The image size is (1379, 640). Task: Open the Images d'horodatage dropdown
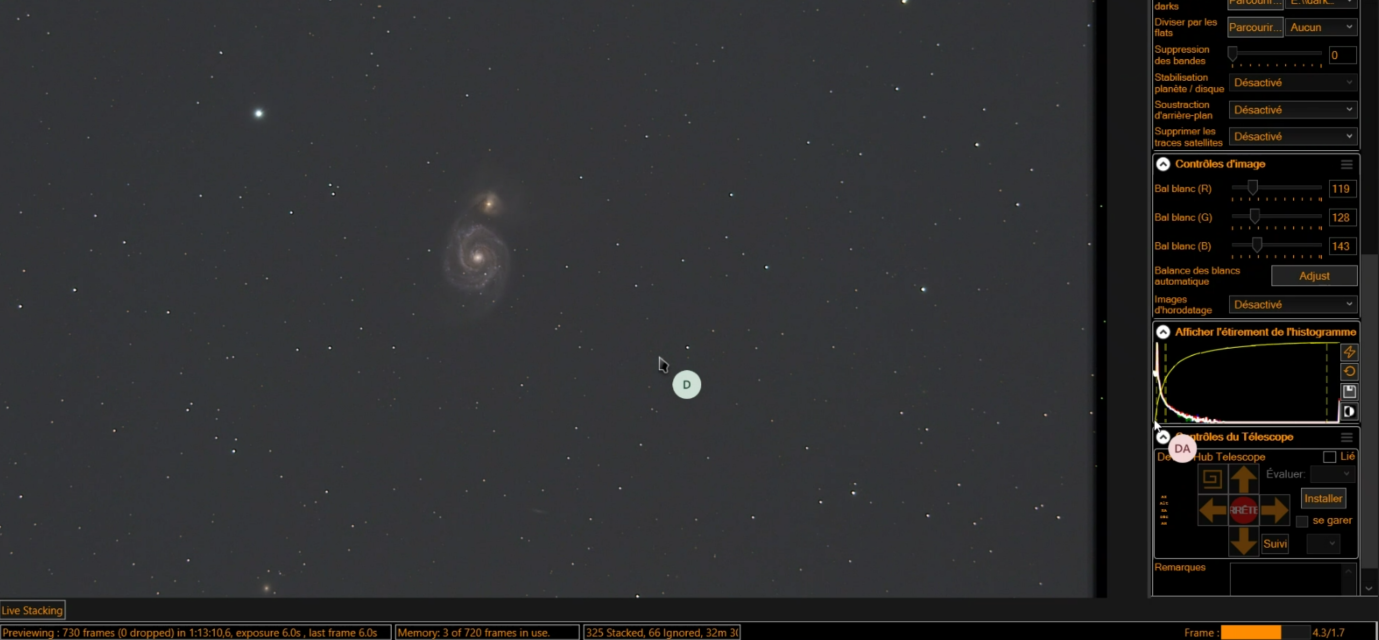[x=1293, y=304]
